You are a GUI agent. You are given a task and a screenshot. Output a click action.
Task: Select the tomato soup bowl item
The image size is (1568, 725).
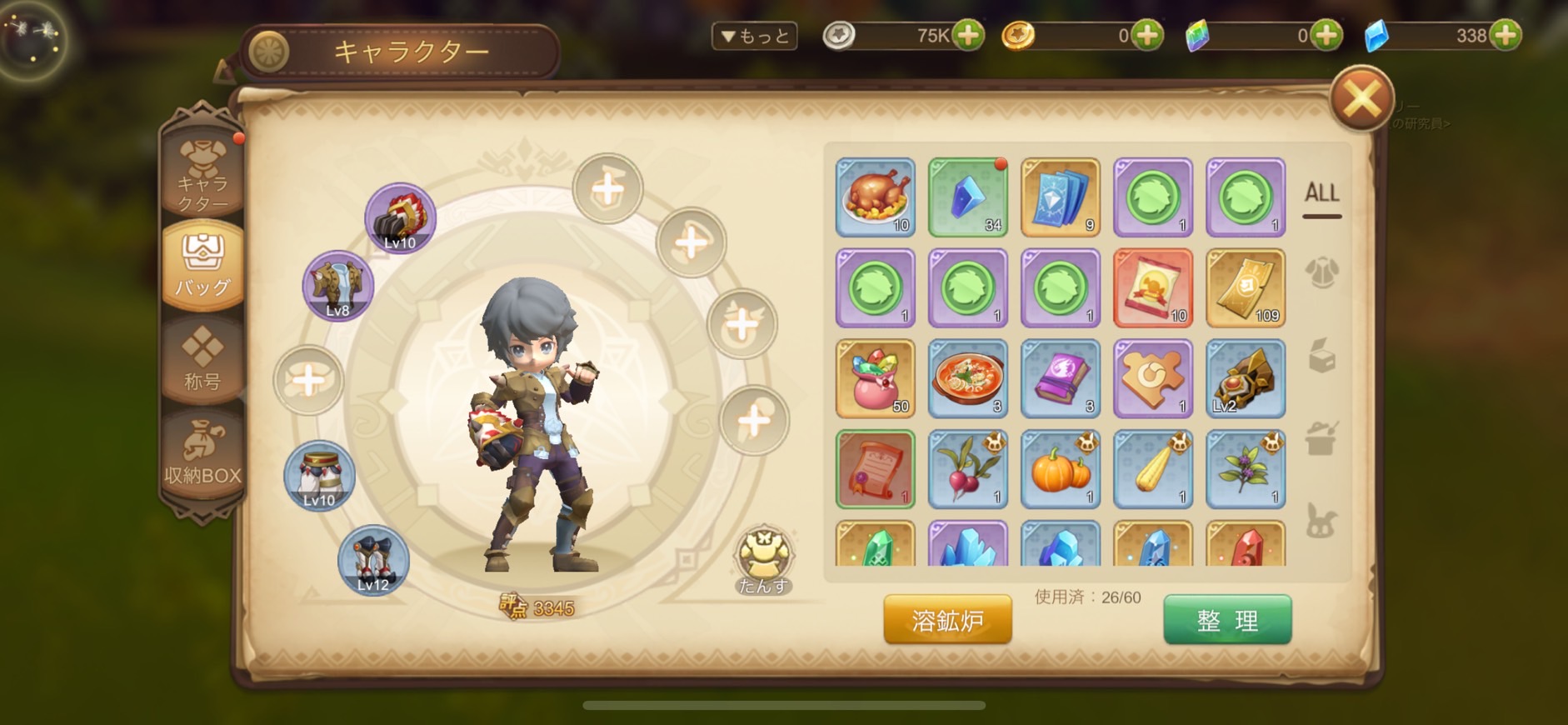tap(967, 378)
